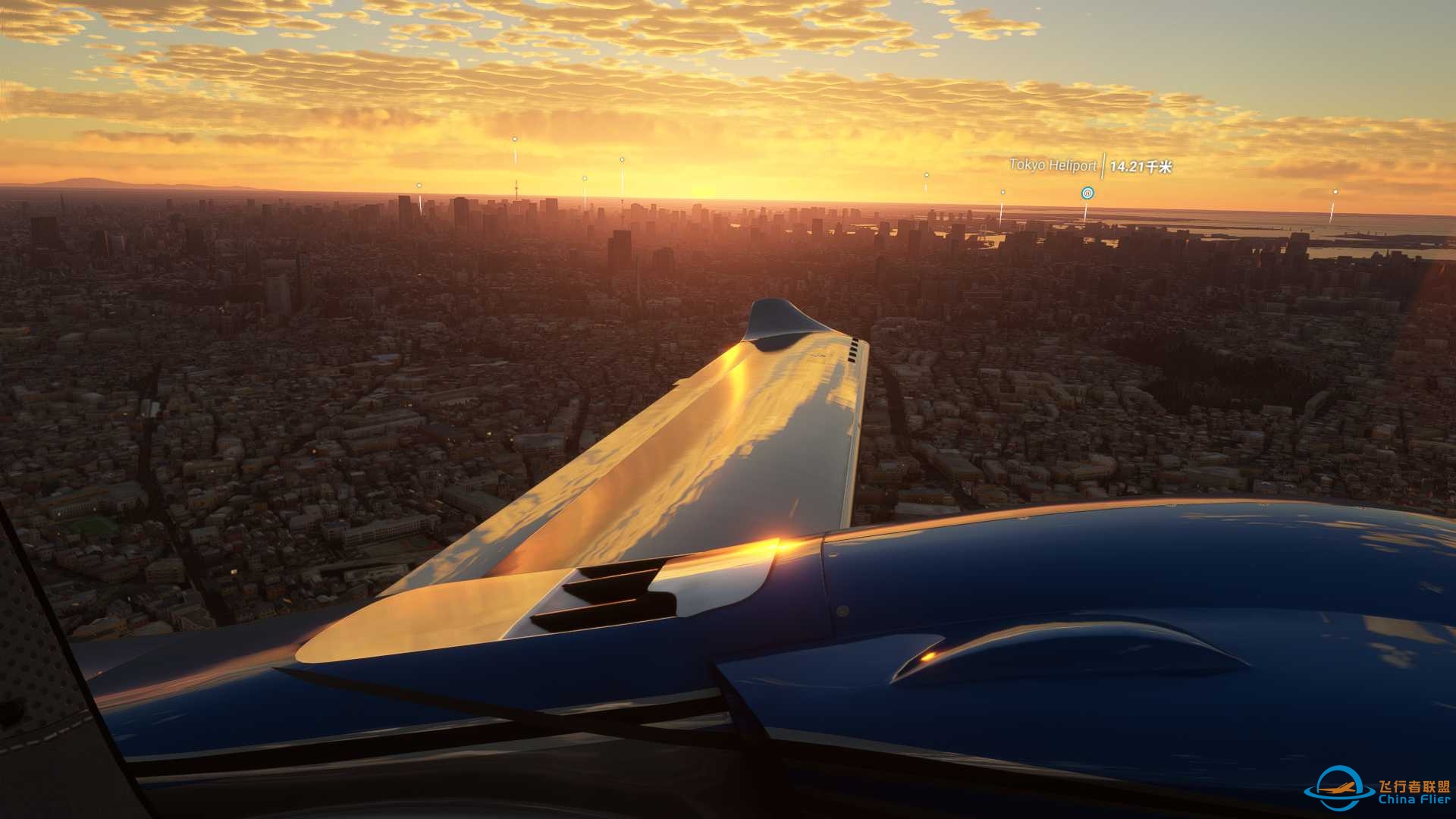Select the Tokyo Heliport marker icon
The image size is (1456, 819).
point(1087,193)
